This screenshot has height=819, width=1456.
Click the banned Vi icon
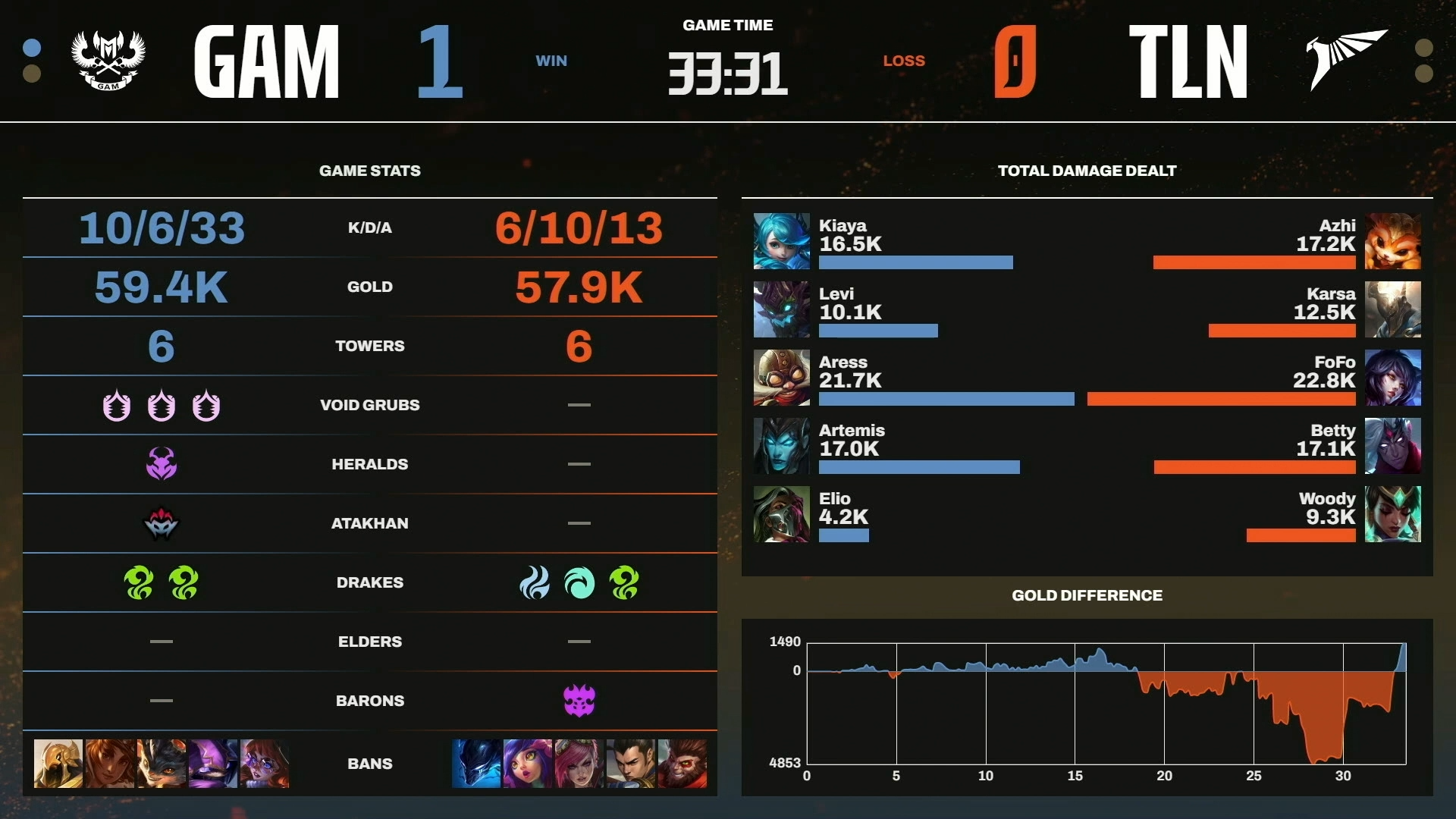pos(579,763)
